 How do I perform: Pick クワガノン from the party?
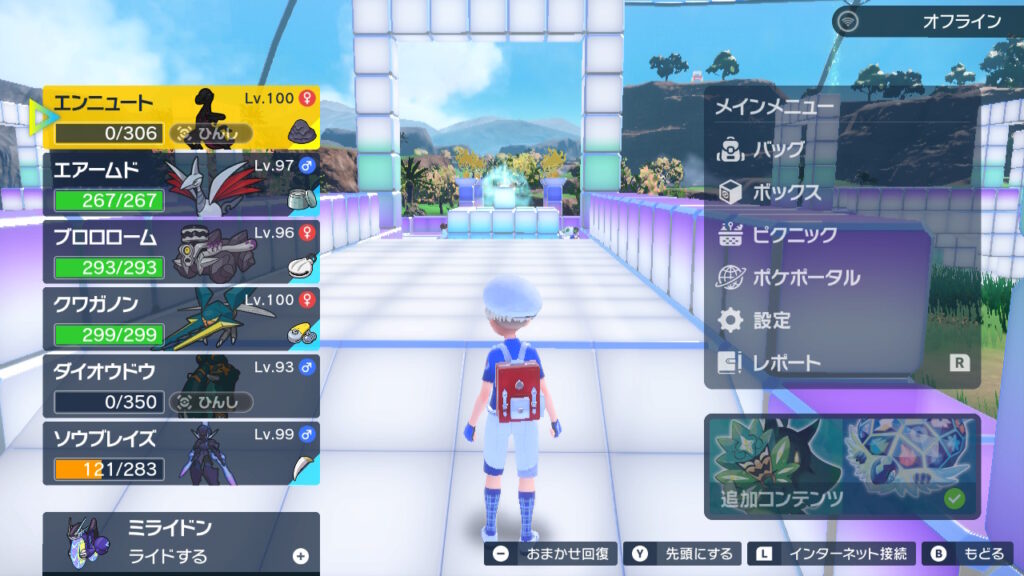(180, 319)
